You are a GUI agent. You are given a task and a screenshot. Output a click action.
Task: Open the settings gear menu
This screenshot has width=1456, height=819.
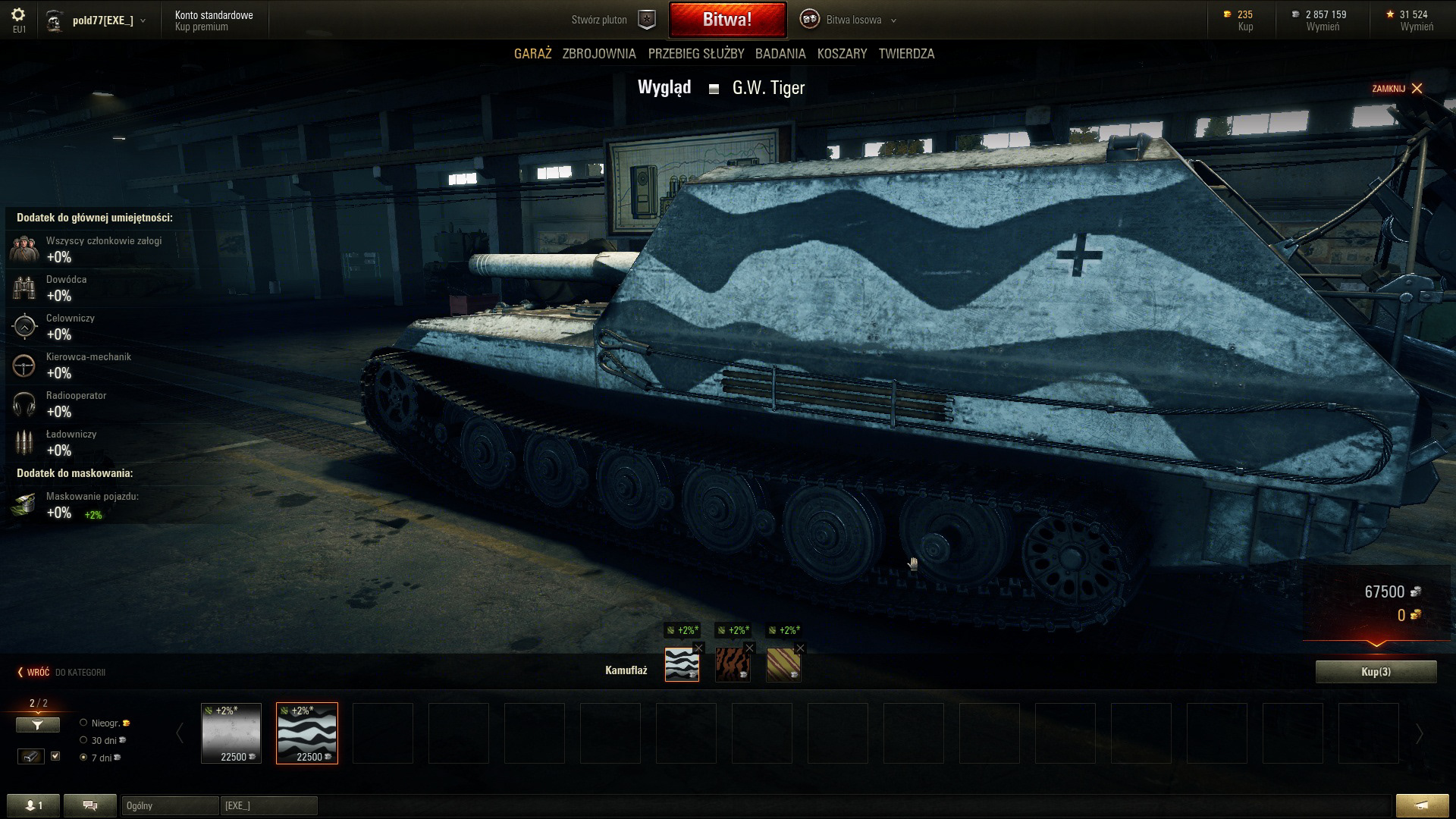click(x=19, y=15)
